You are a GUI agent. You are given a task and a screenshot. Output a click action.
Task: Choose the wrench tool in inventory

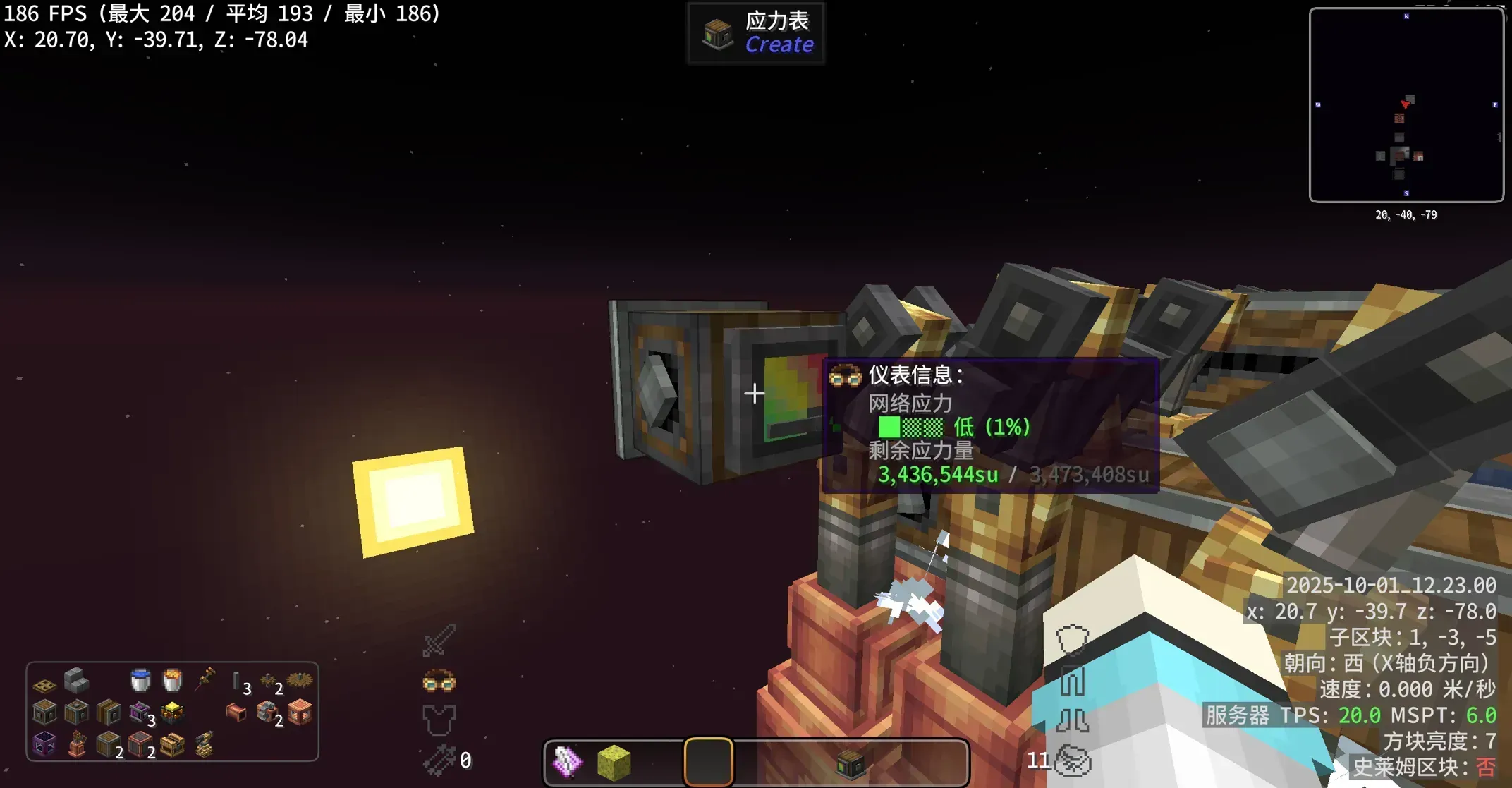[x=205, y=679]
